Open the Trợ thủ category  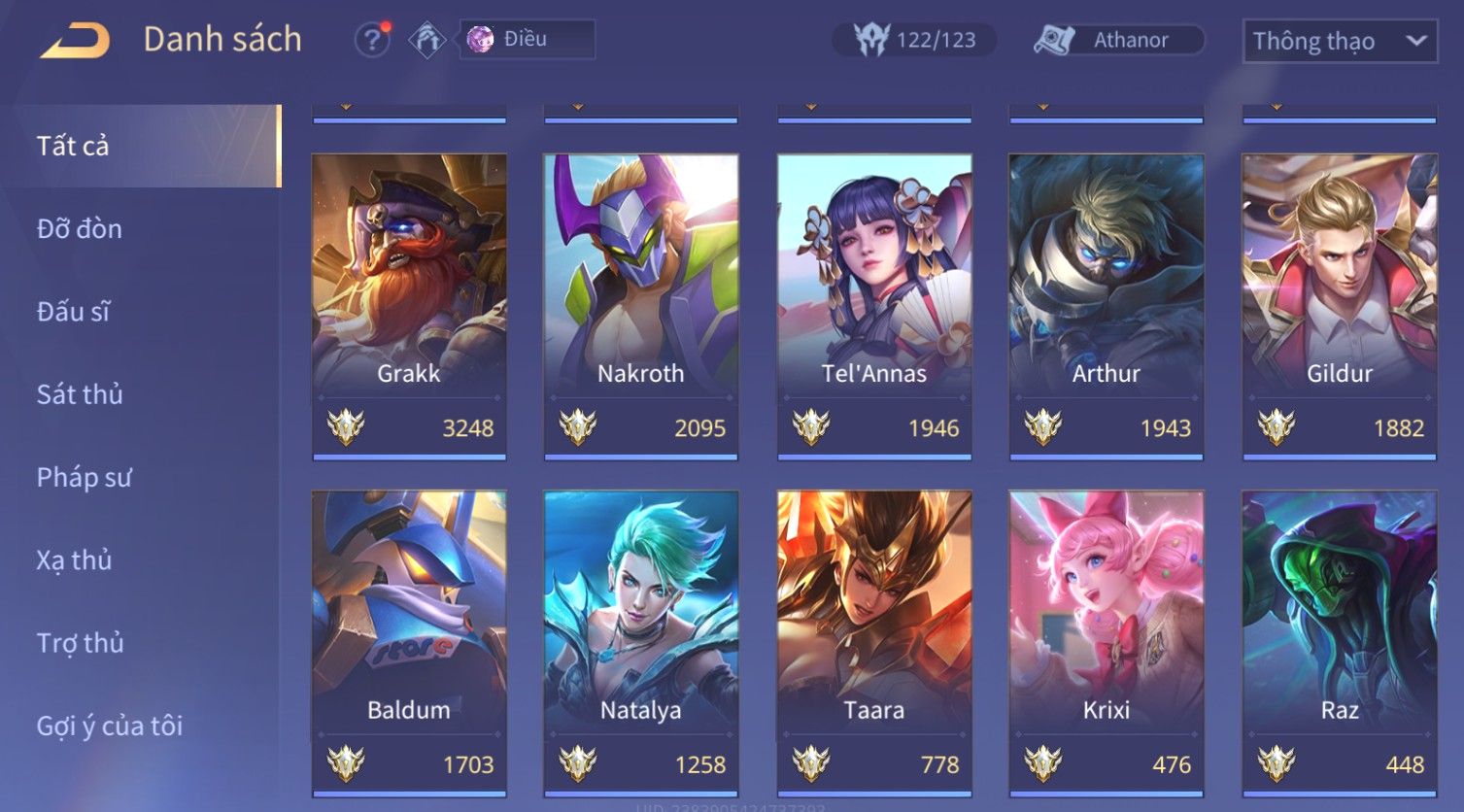(80, 643)
